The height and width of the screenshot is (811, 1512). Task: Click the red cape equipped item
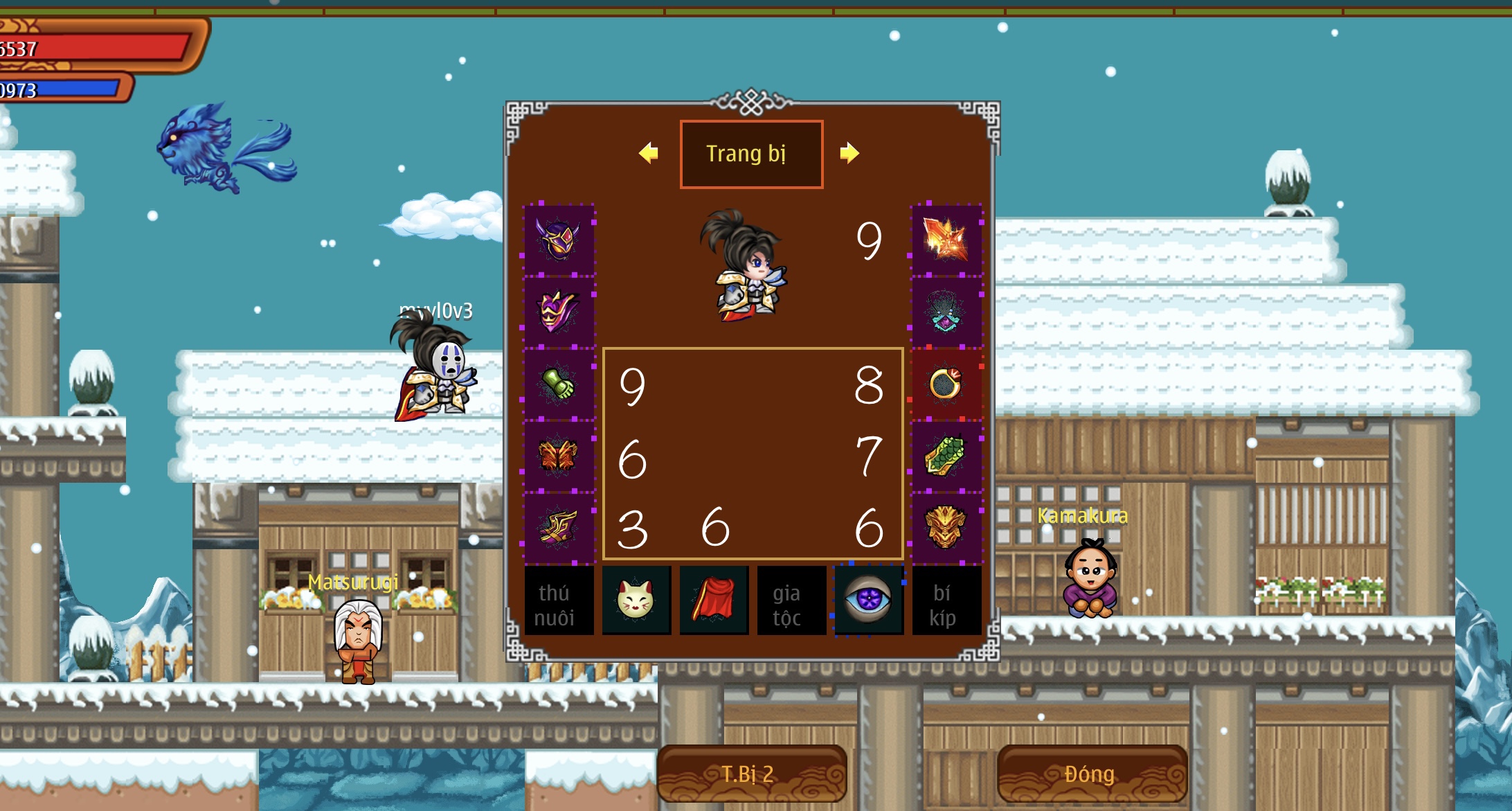pos(713,601)
